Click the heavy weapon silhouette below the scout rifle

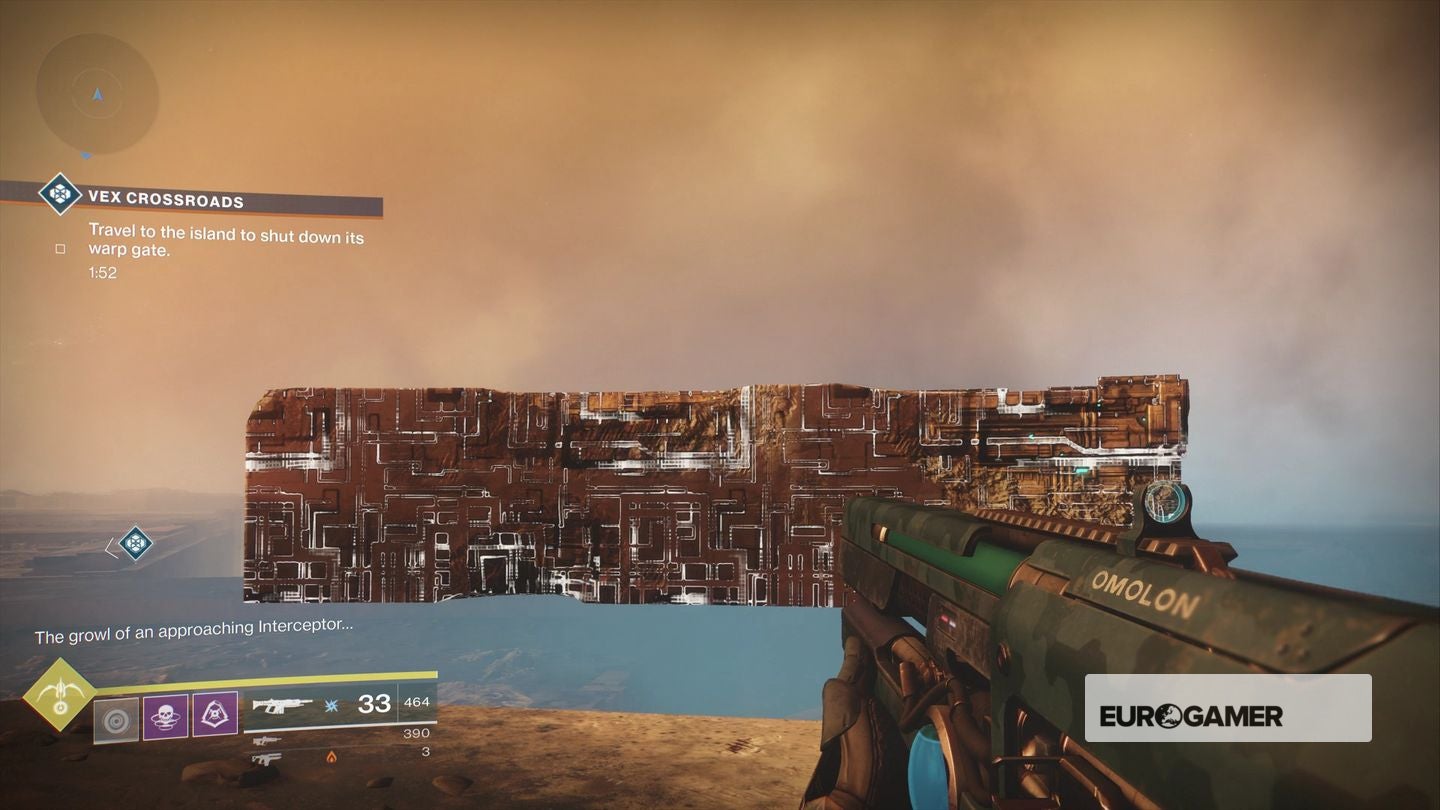click(x=266, y=758)
